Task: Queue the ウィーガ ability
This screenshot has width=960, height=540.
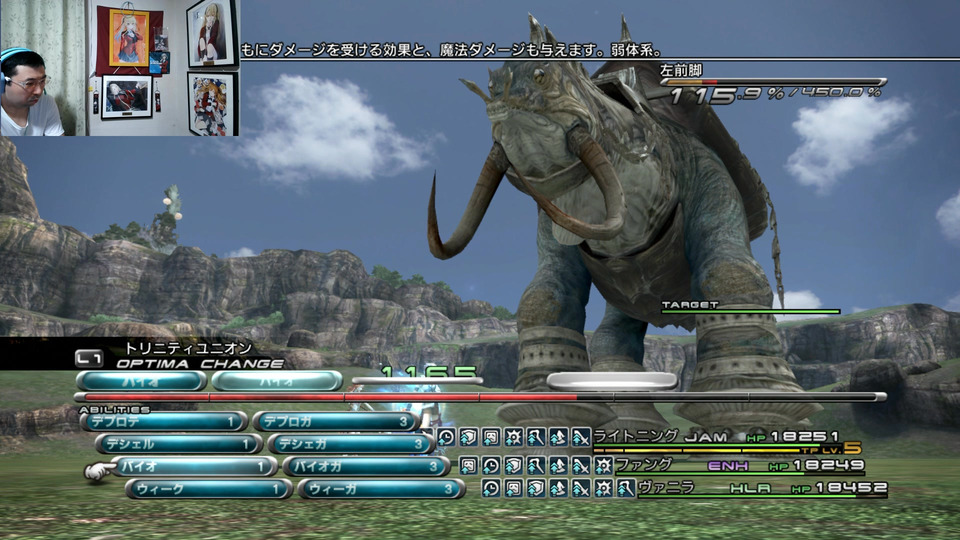Action: pyautogui.click(x=380, y=489)
